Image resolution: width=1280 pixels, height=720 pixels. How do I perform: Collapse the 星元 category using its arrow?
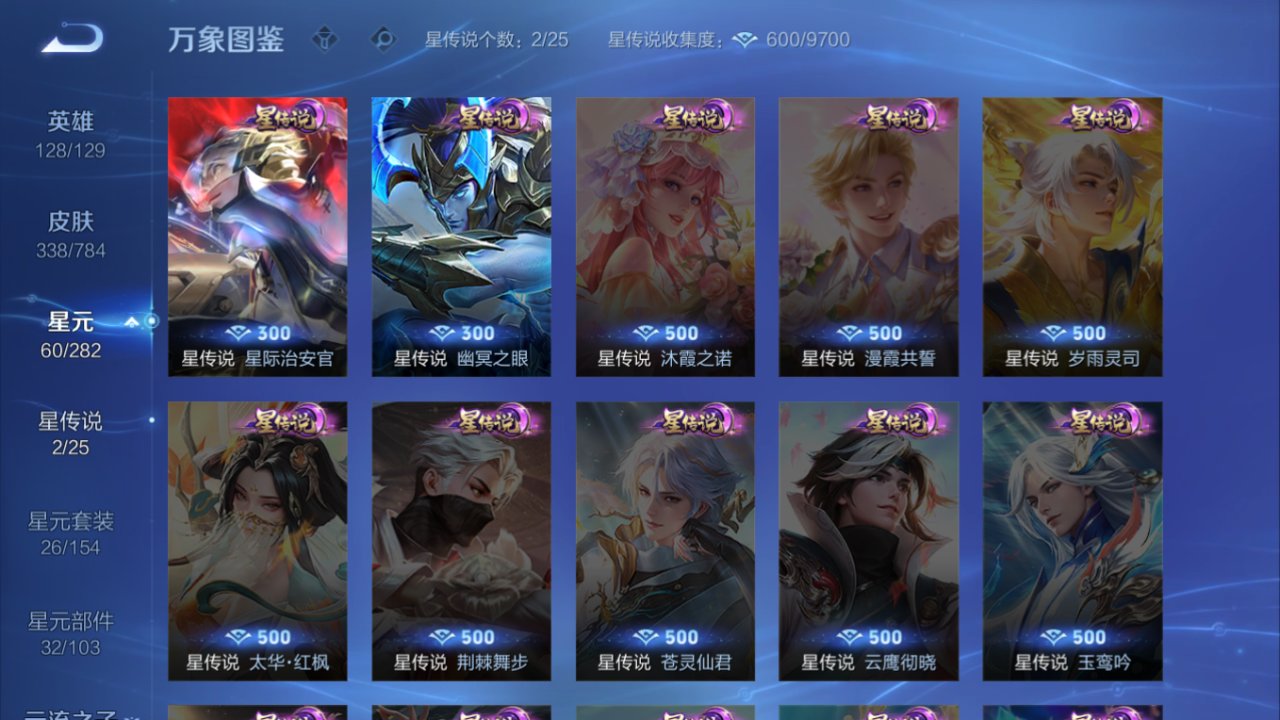[133, 322]
